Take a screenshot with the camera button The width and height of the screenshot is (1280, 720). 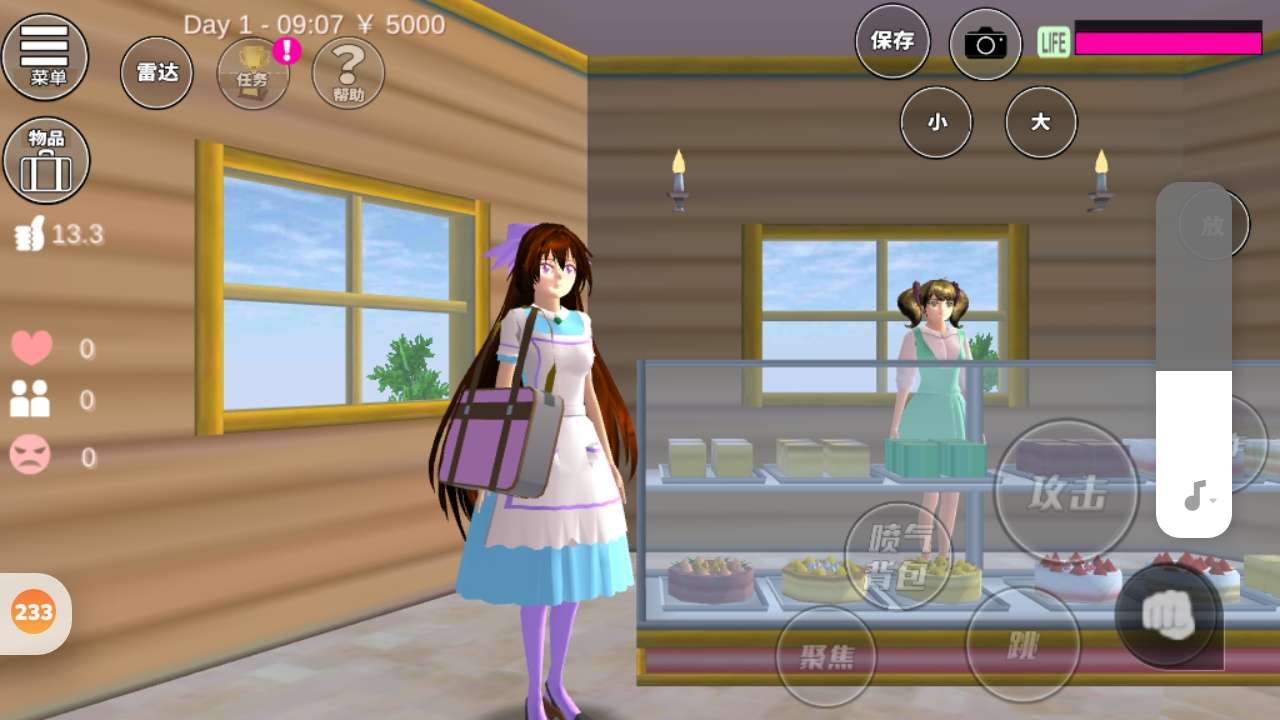(x=985, y=44)
